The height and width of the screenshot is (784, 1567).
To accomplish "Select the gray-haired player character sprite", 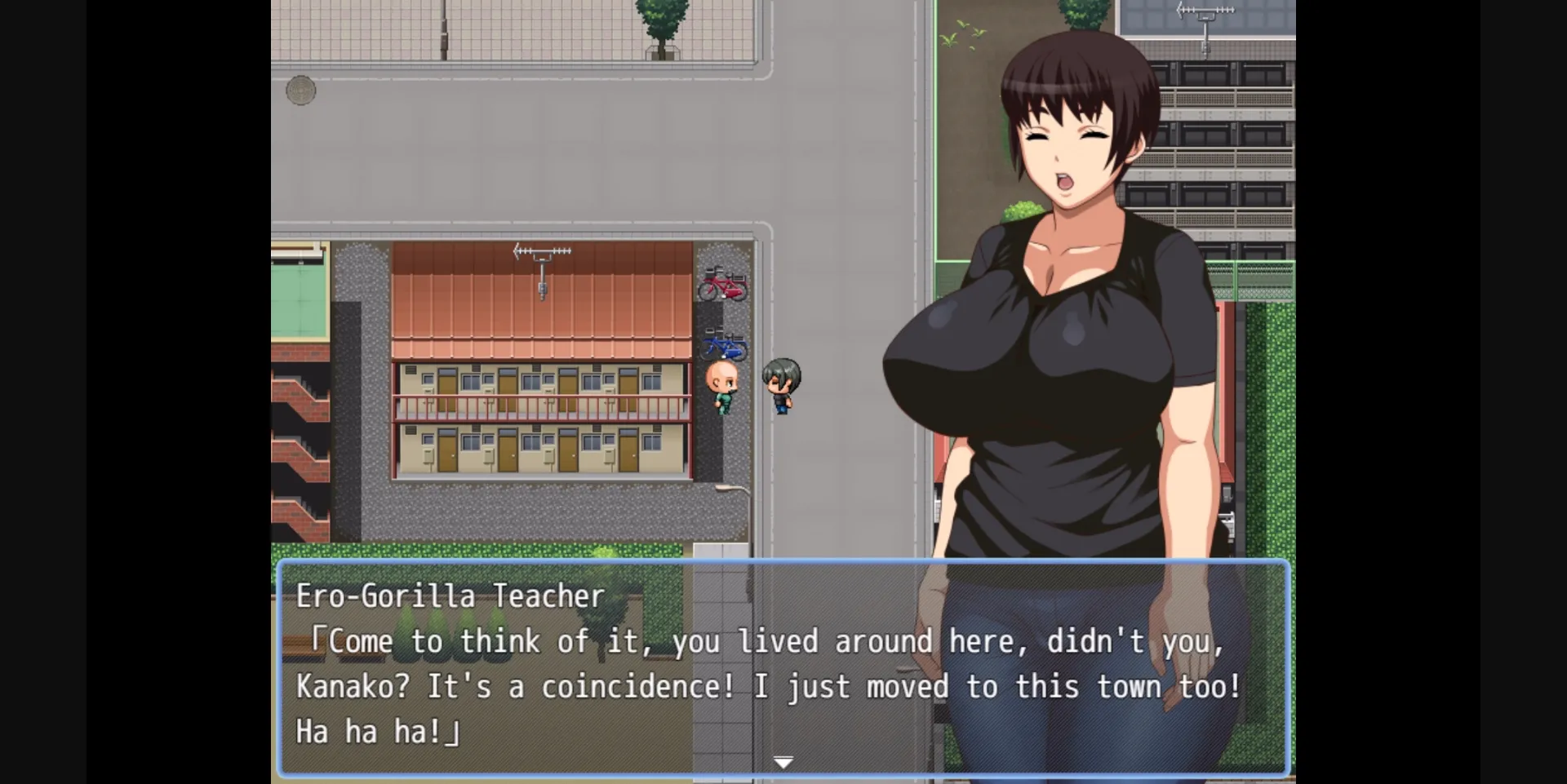I will click(x=780, y=383).
